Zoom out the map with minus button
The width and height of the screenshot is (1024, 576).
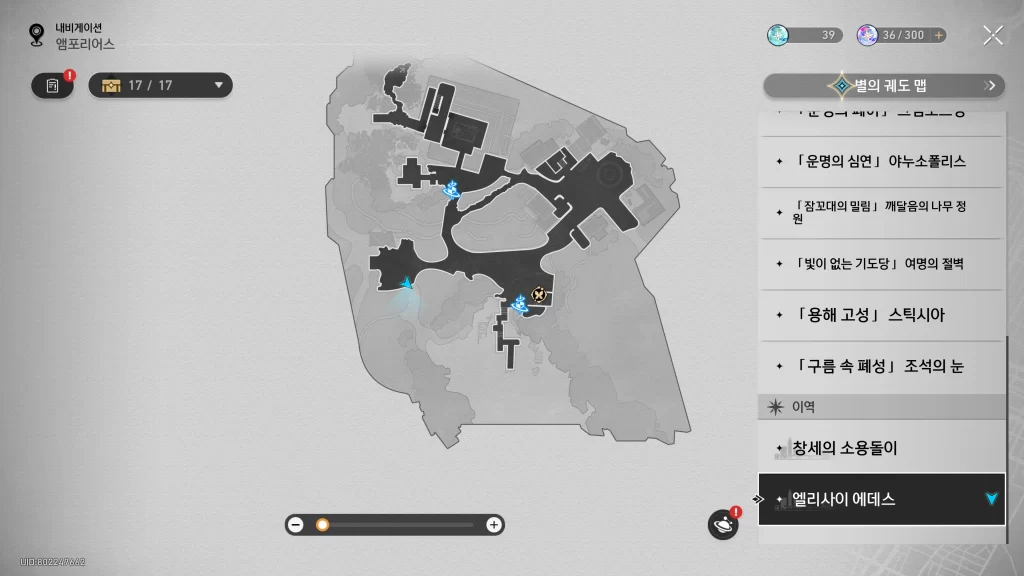point(295,524)
